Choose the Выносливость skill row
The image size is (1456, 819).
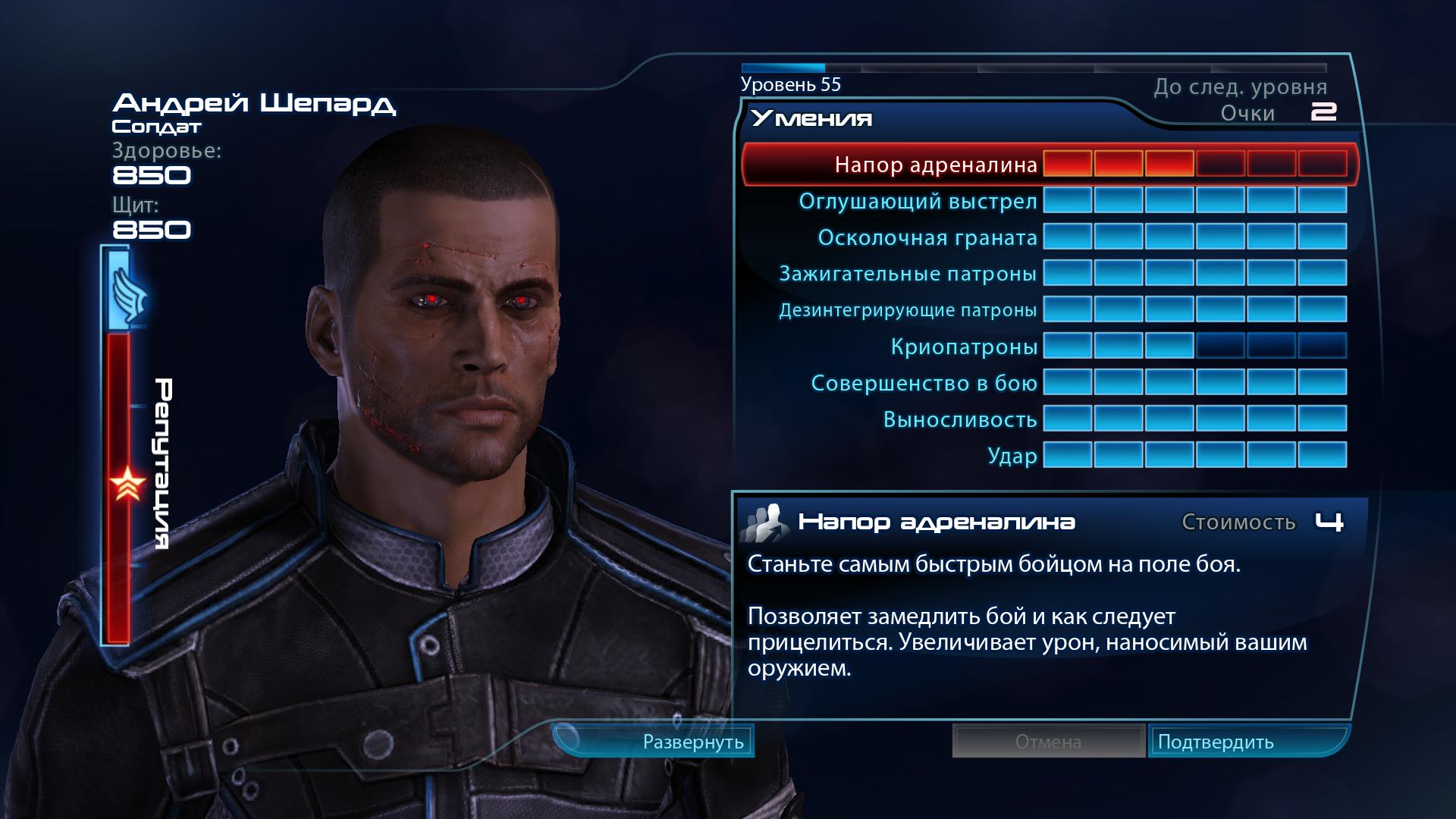[959, 419]
